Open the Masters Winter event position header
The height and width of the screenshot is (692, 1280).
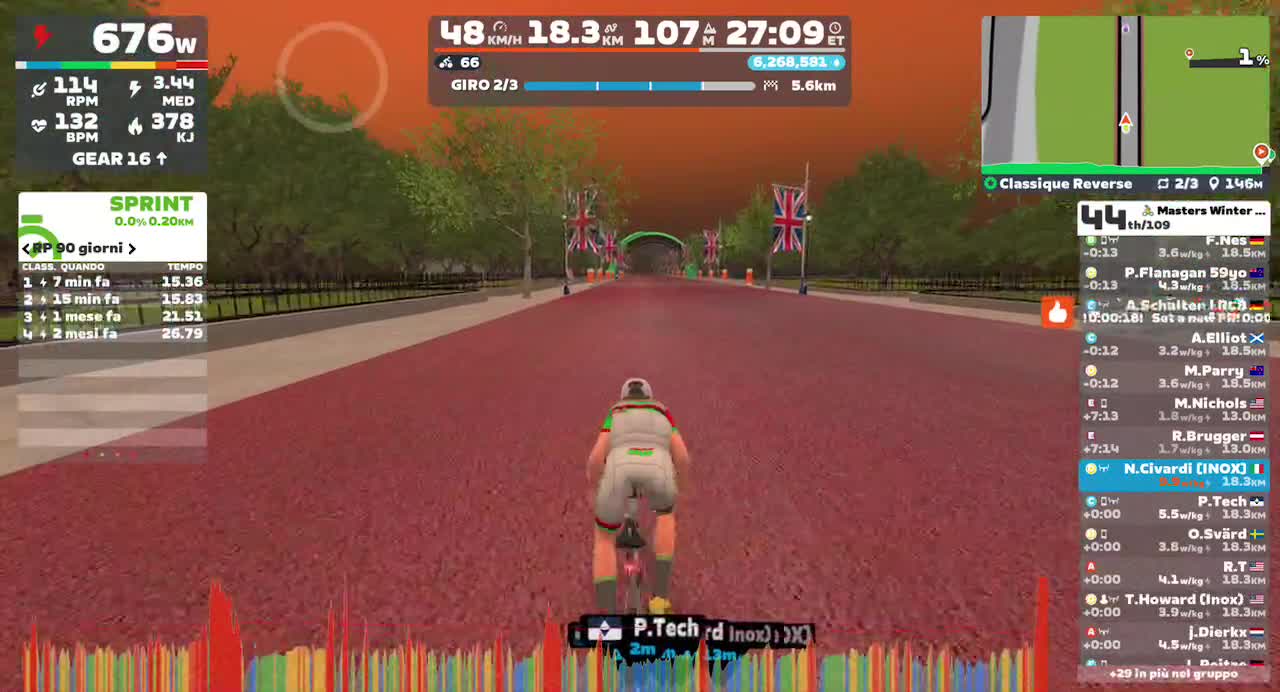coord(1172,217)
